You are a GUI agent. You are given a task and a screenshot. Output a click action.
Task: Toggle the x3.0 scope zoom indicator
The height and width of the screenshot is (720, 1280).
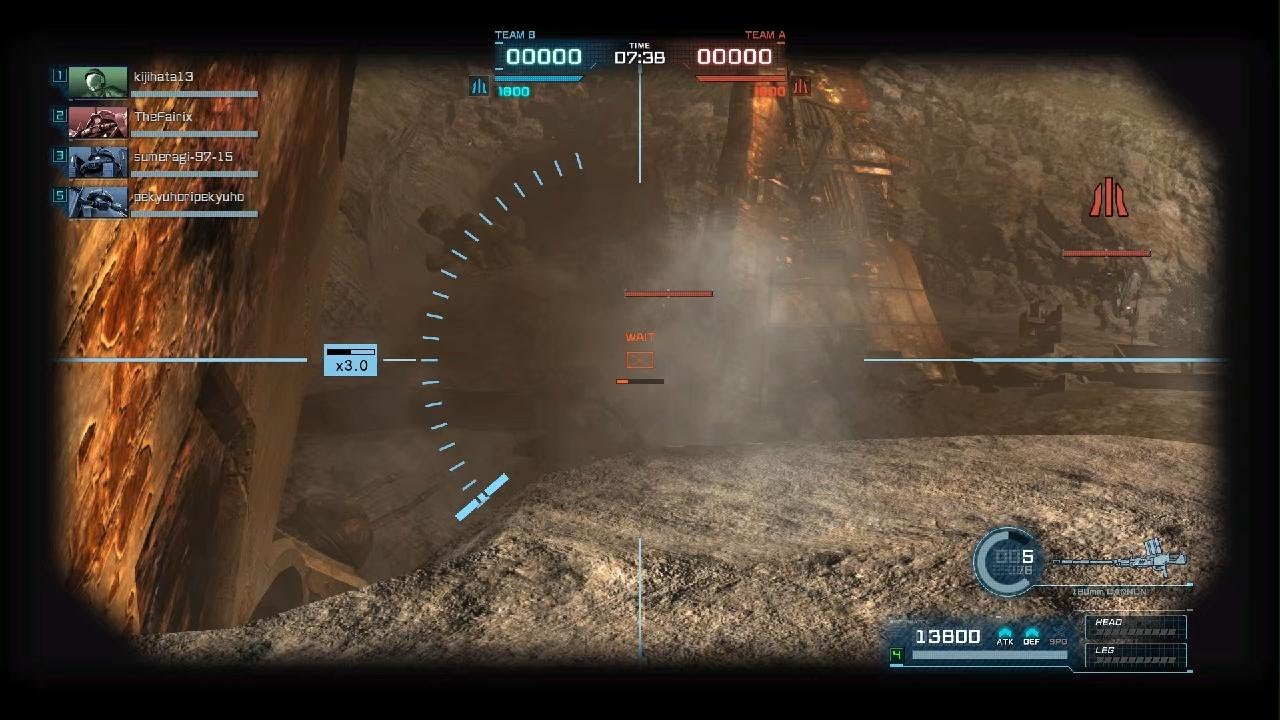[x=349, y=362]
